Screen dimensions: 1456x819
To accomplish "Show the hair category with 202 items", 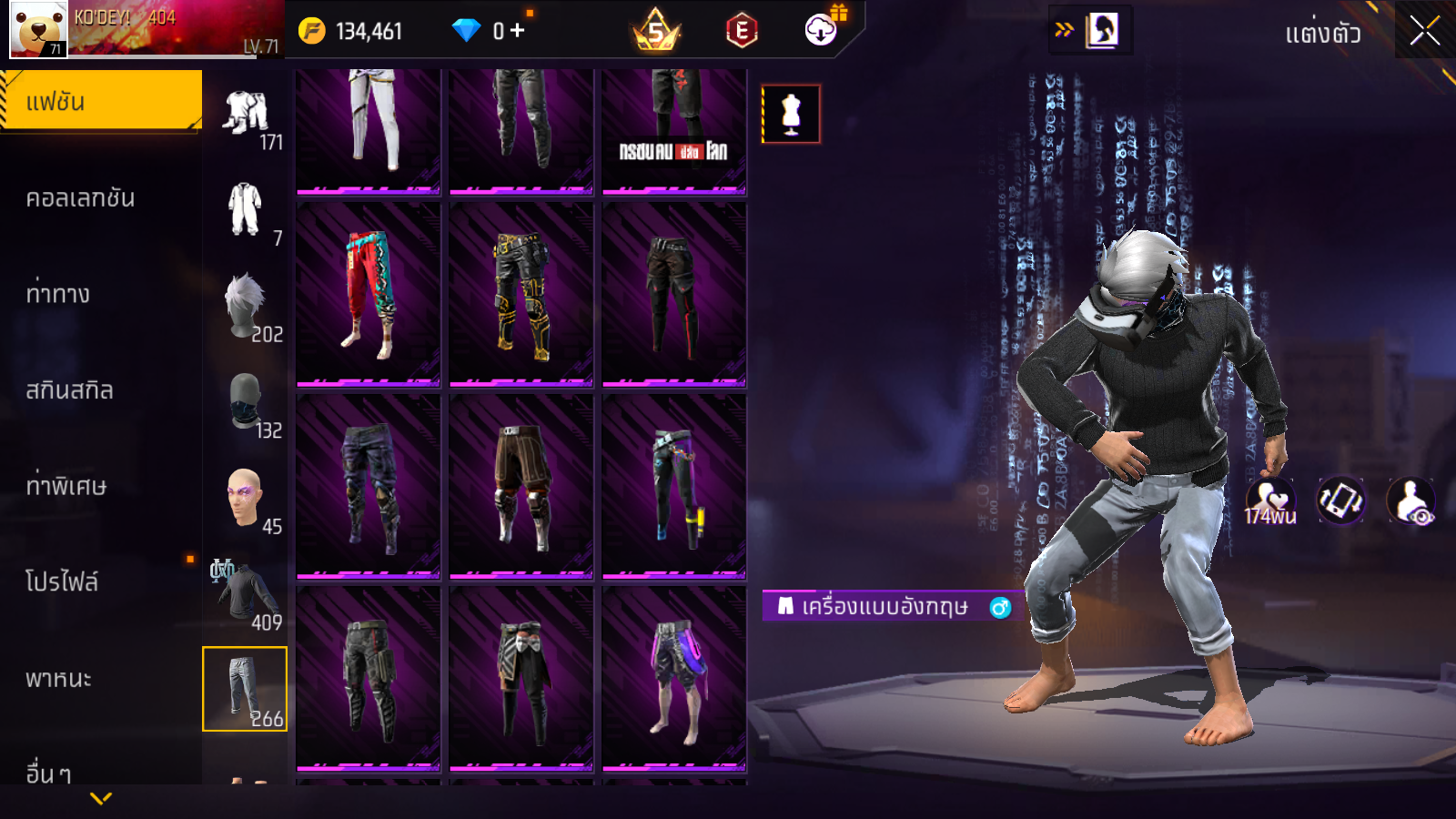I will [x=246, y=308].
